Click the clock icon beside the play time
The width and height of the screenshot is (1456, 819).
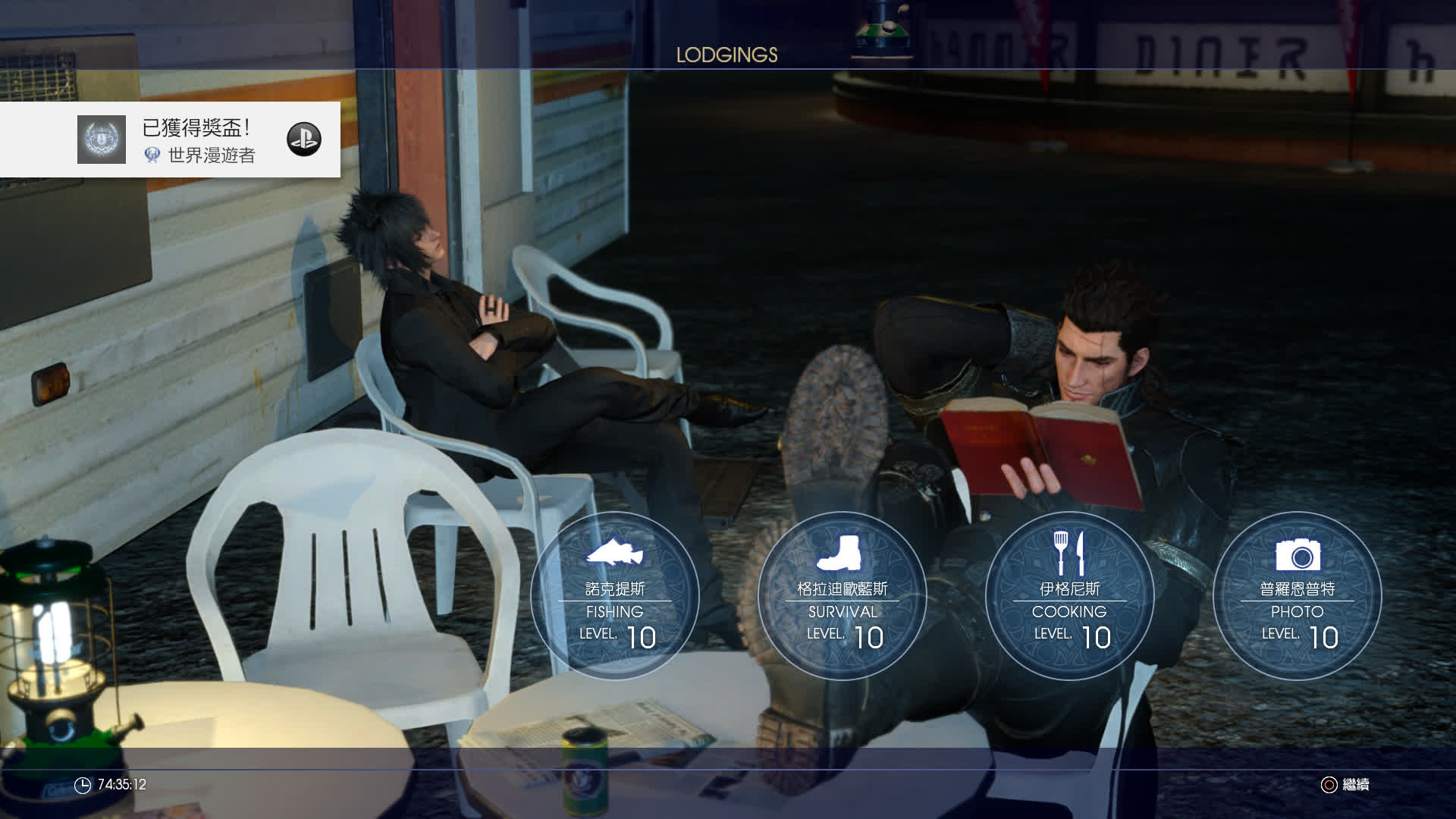pos(83,786)
